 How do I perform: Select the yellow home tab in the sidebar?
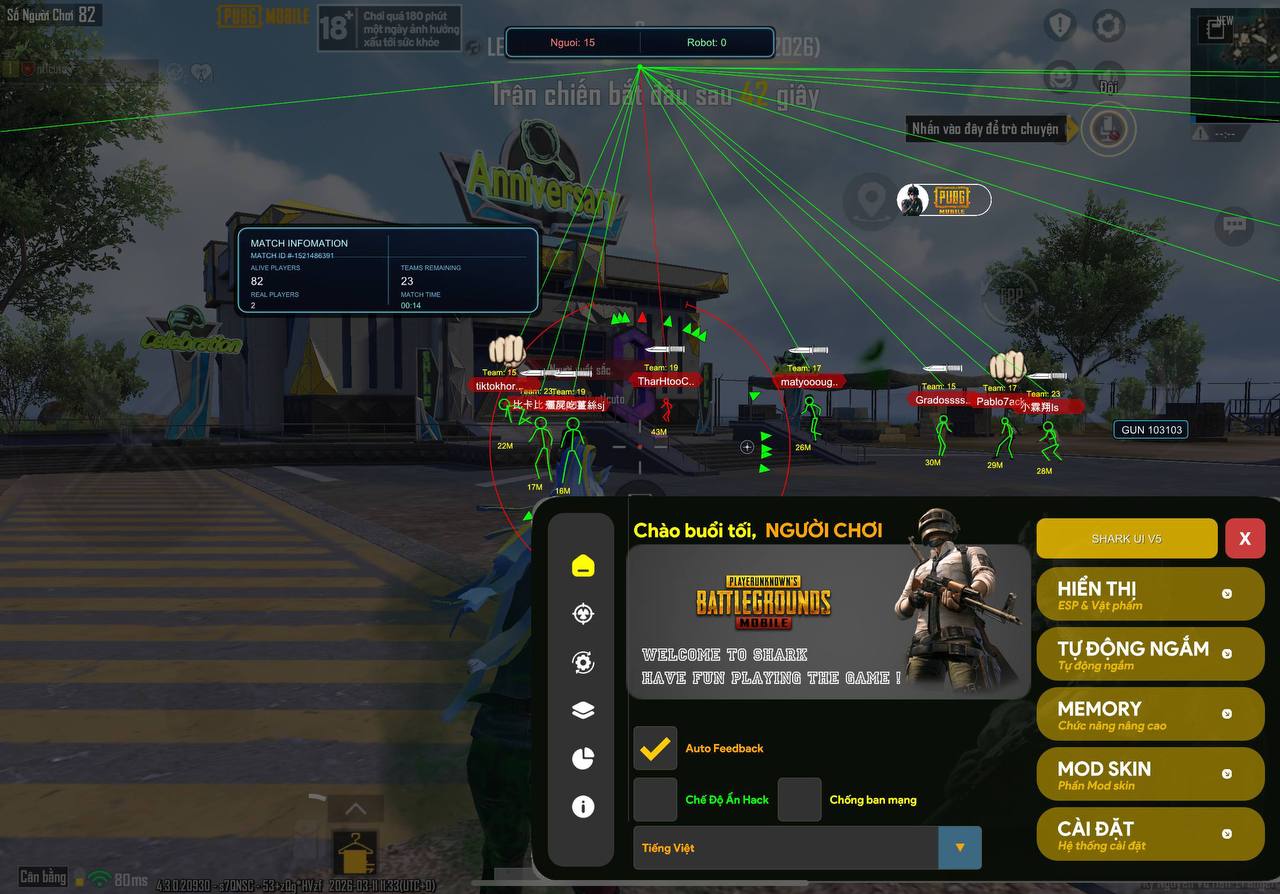point(583,566)
